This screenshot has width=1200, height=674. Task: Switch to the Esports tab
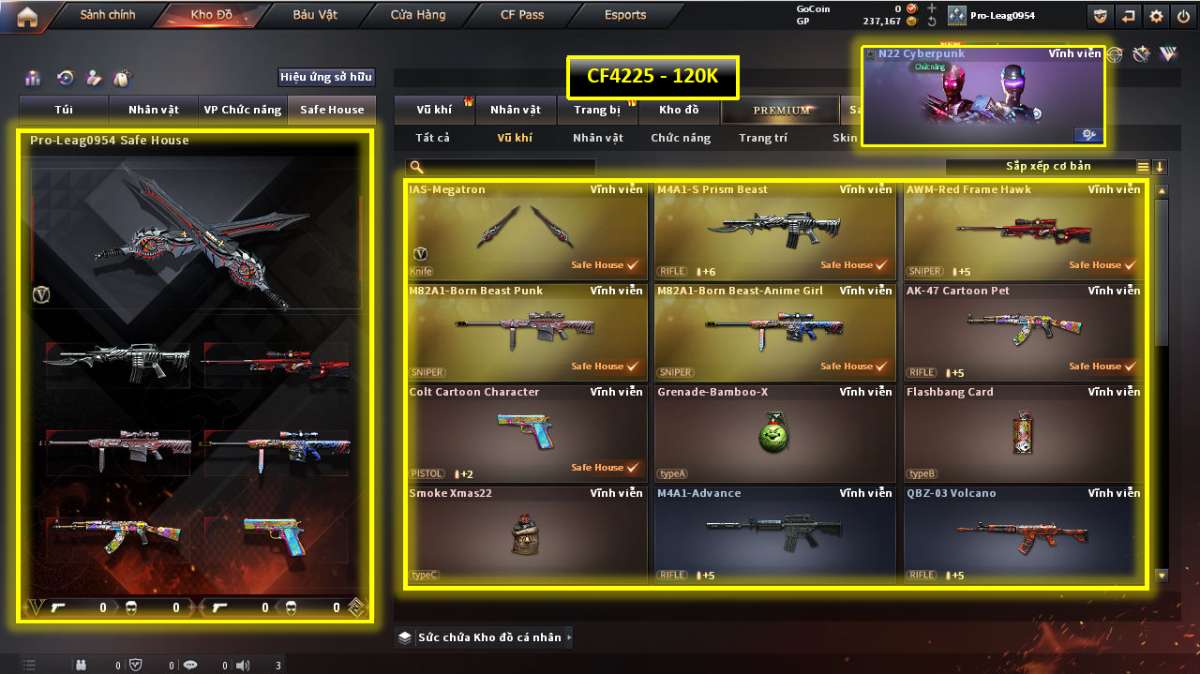pos(625,16)
